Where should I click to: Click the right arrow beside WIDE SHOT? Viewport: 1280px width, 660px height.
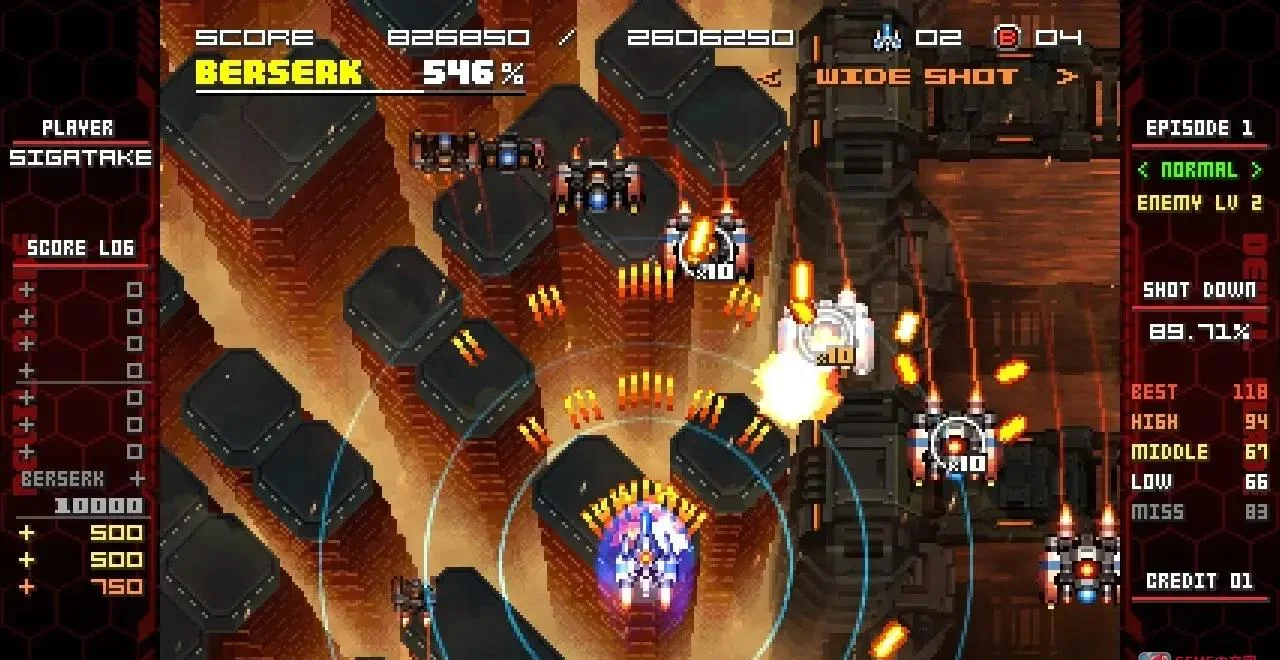[x=1067, y=77]
